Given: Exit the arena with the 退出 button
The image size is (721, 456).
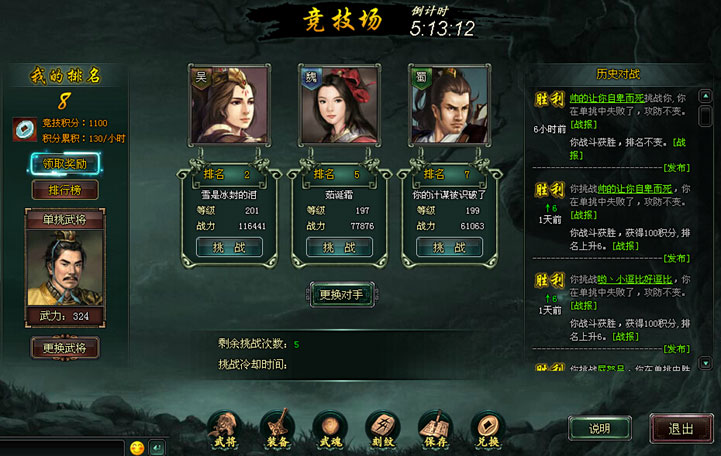Looking at the screenshot, I should (x=681, y=428).
